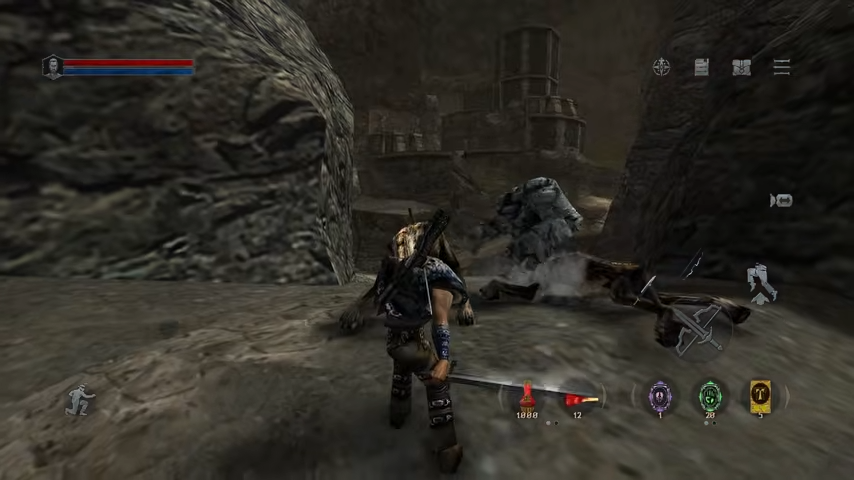Use the golden scroll card item

pyautogui.click(x=760, y=396)
